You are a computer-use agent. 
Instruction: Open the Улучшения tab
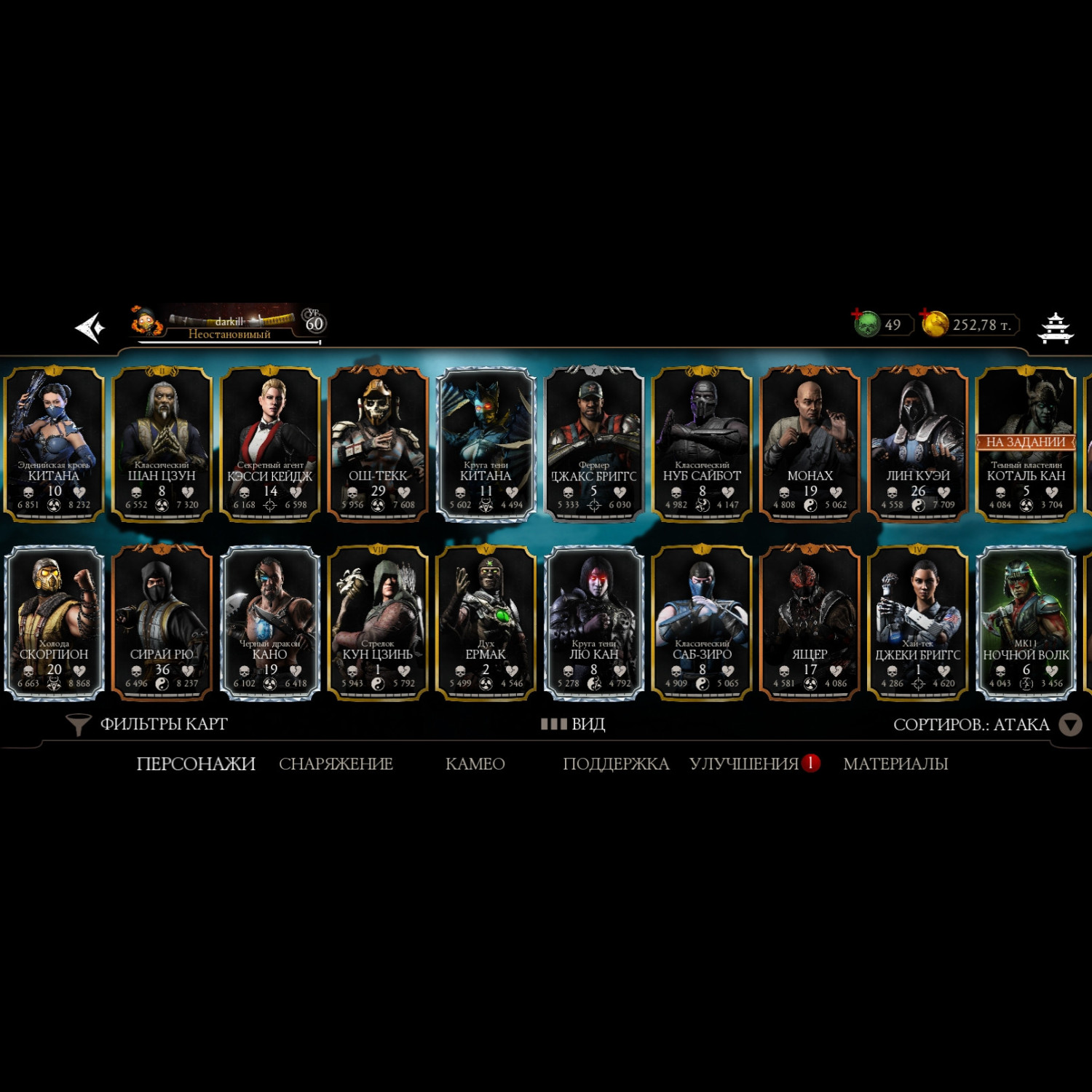[x=745, y=764]
